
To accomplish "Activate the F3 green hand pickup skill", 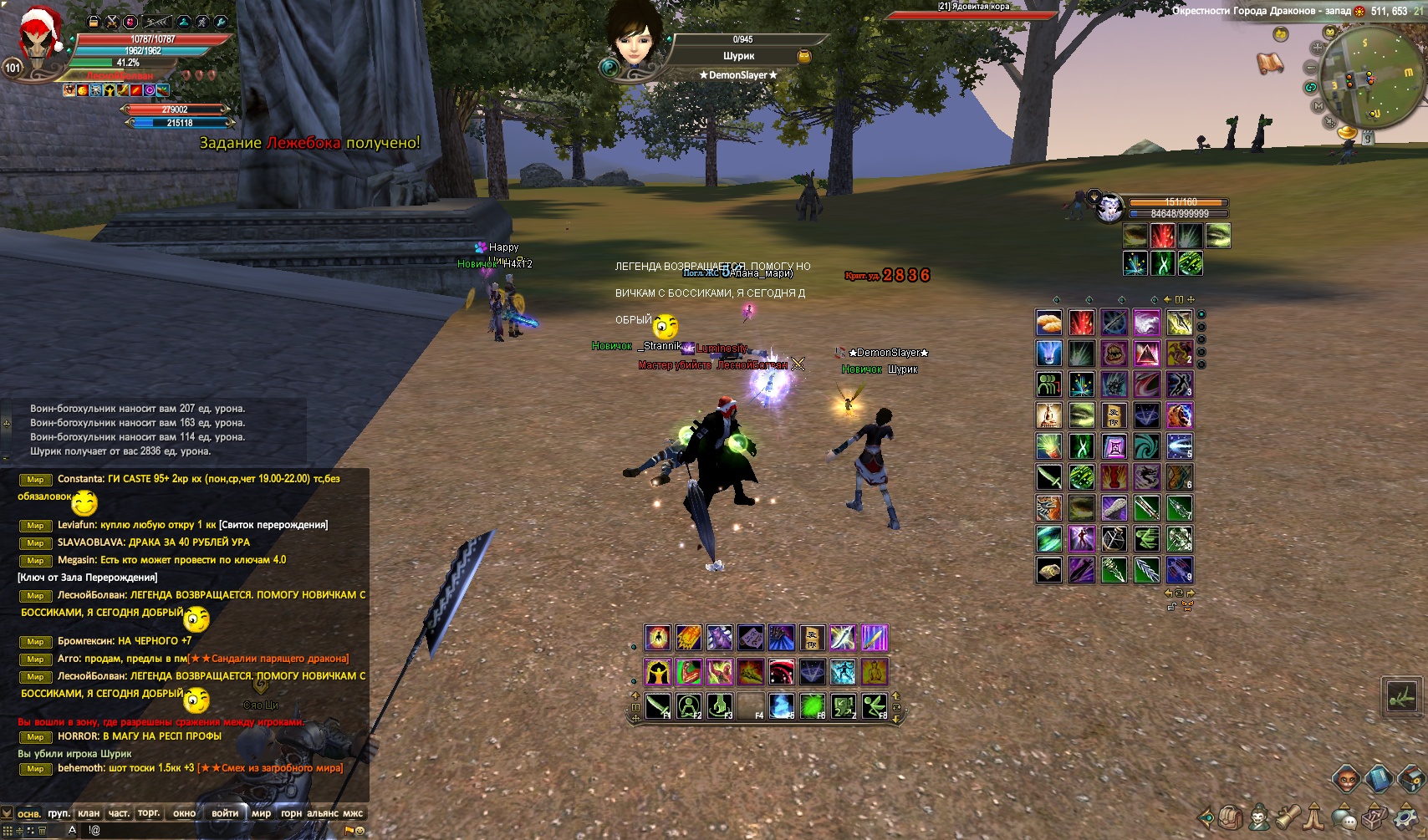I will pos(720,707).
